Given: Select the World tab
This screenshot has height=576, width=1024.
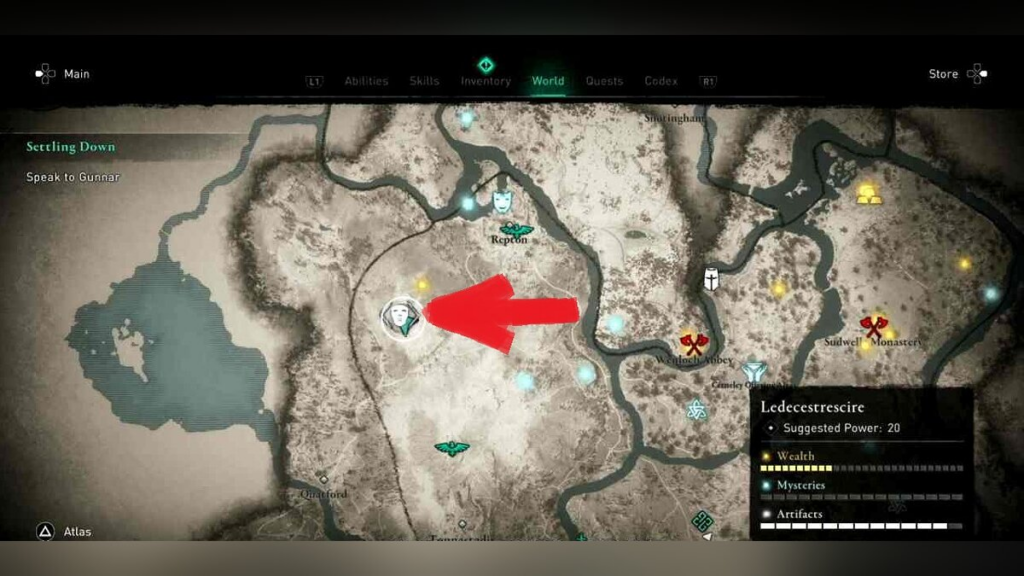Looking at the screenshot, I should tap(548, 81).
